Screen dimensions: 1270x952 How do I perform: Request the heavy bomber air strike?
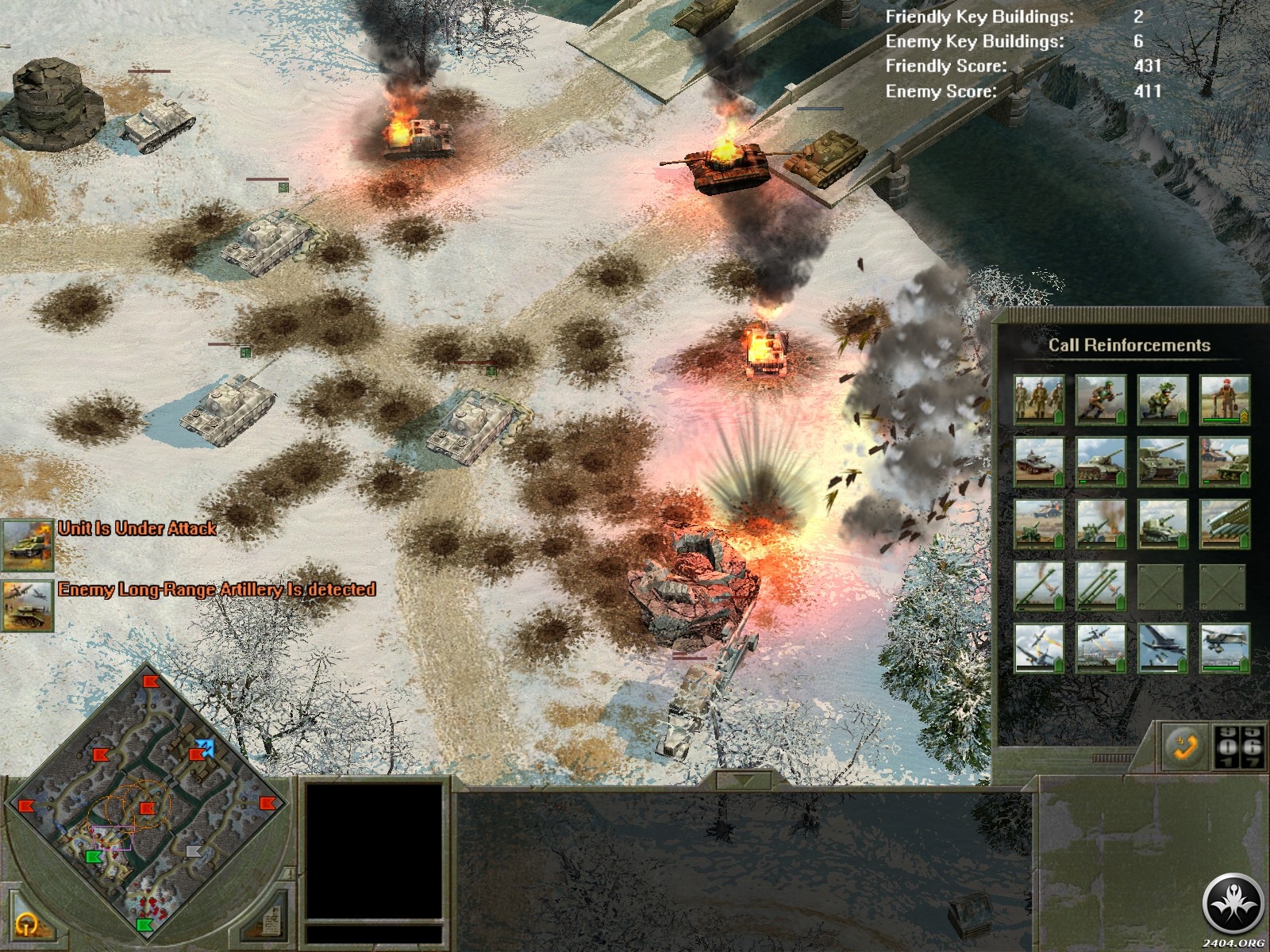(1163, 648)
